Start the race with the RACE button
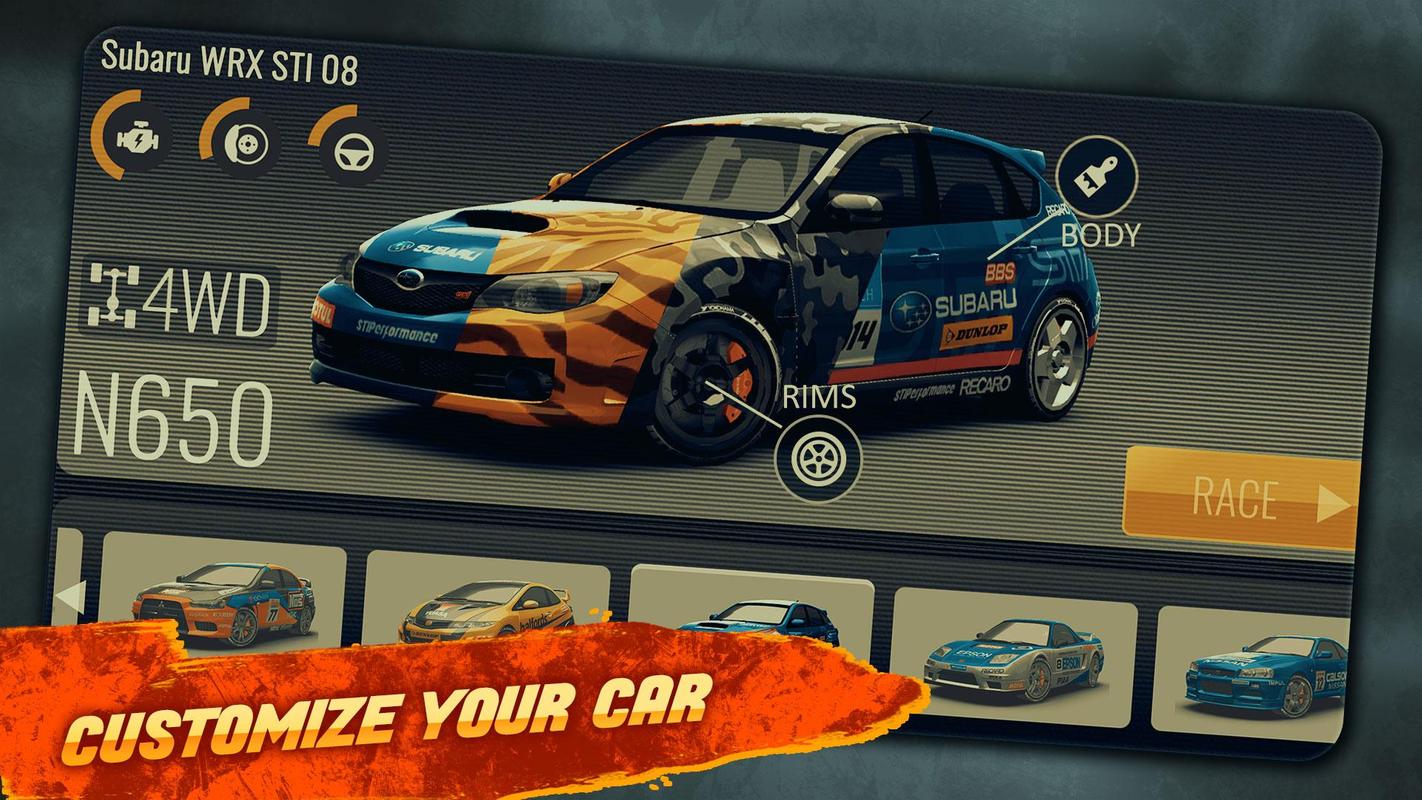The height and width of the screenshot is (800, 1422). [x=1242, y=499]
